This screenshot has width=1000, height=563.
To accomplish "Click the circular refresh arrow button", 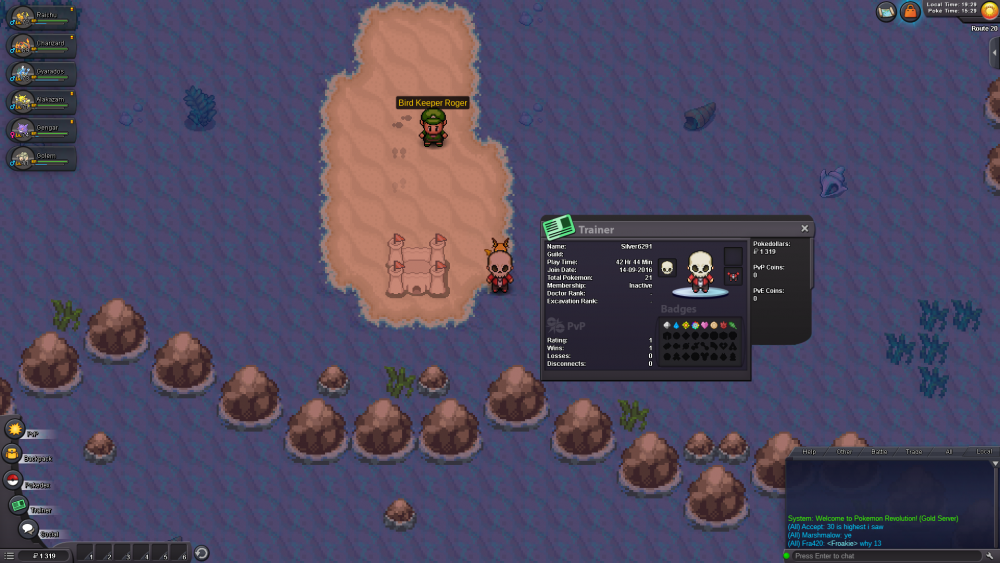I will (201, 553).
